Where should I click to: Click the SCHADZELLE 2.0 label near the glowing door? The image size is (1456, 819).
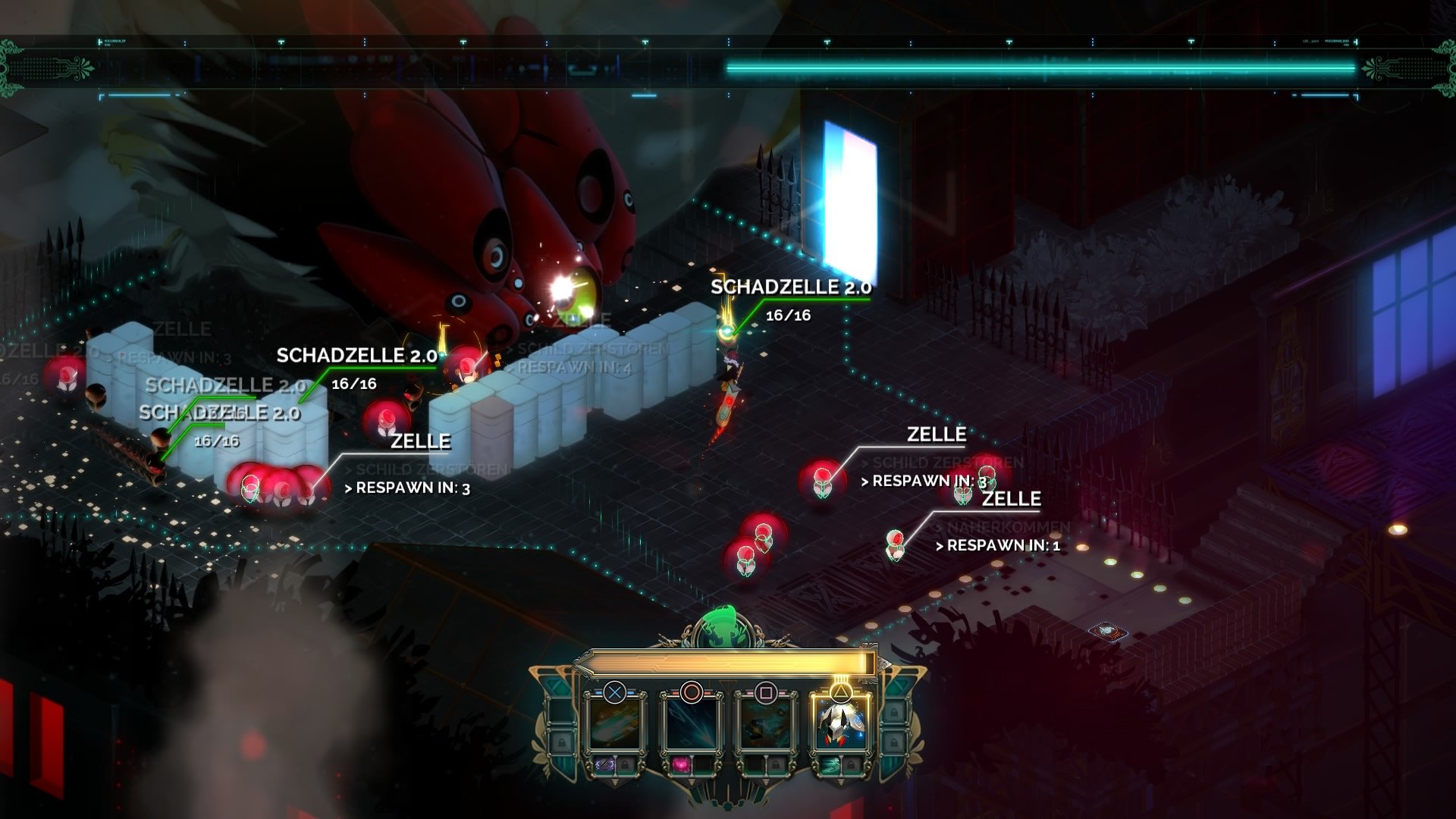(x=790, y=287)
